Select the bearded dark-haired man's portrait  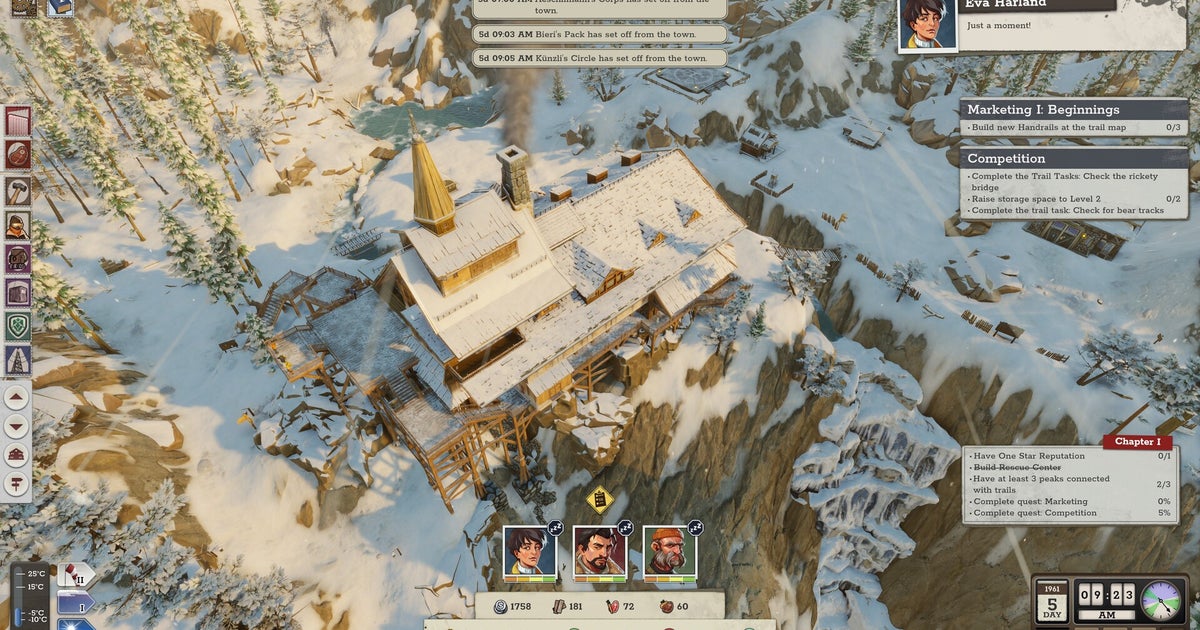(599, 550)
